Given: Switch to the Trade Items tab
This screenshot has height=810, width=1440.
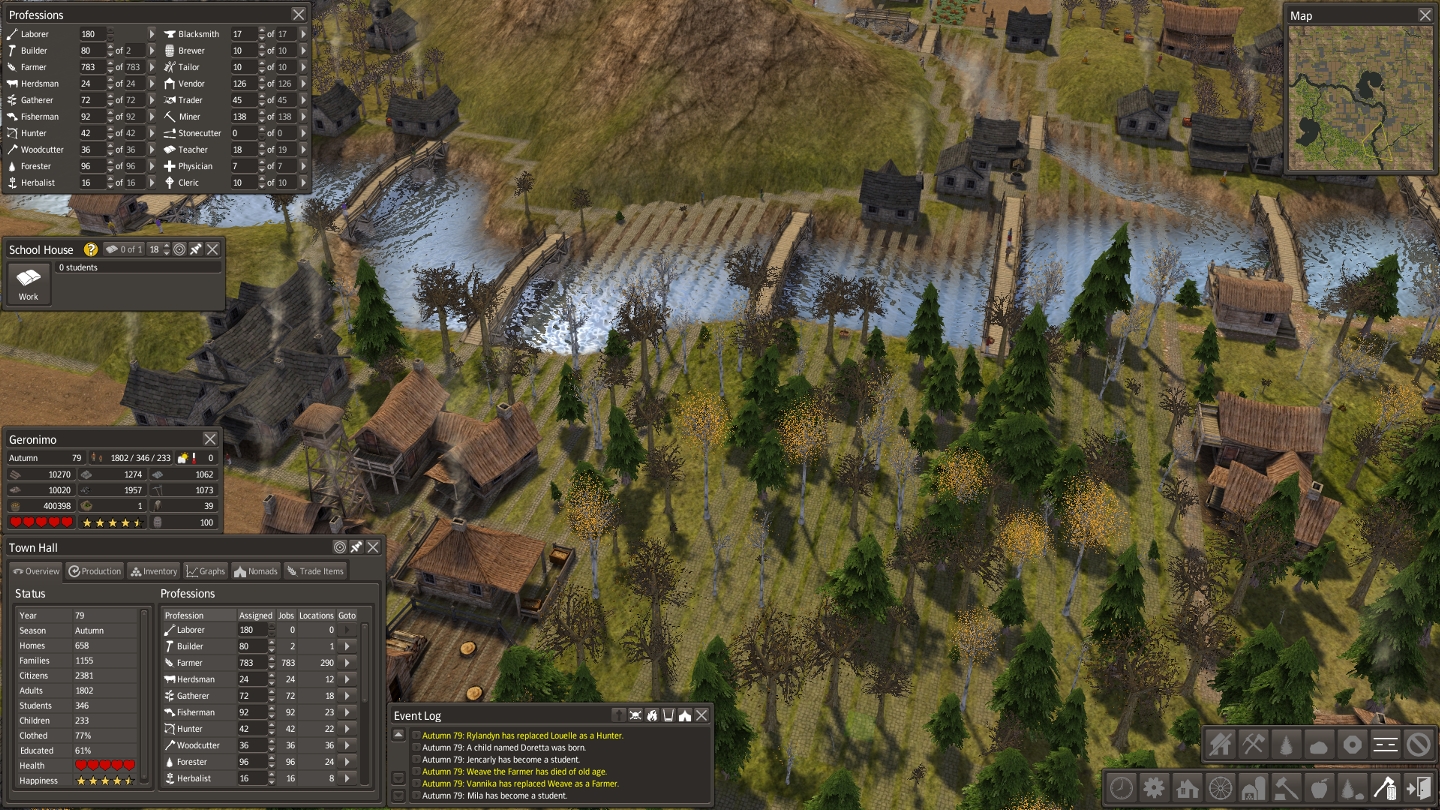Looking at the screenshot, I should [315, 571].
